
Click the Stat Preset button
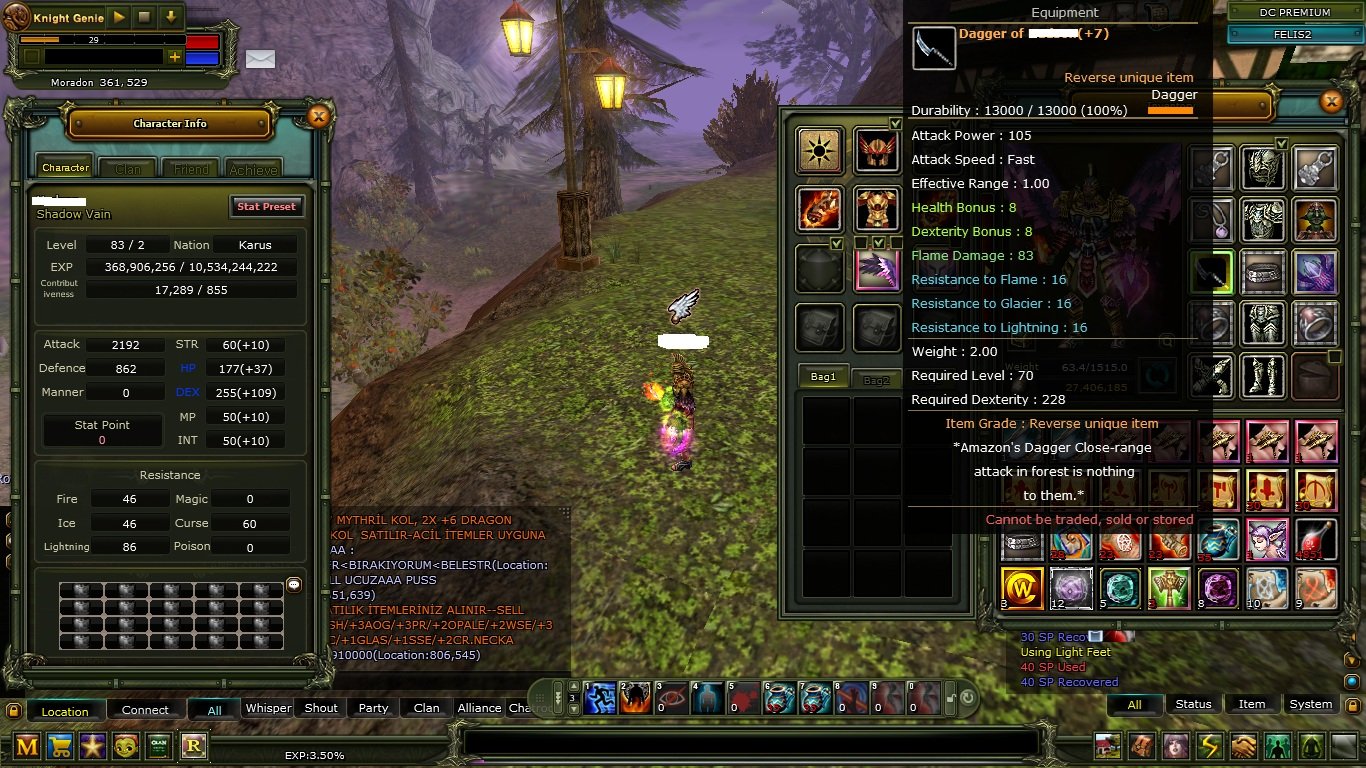(x=267, y=206)
